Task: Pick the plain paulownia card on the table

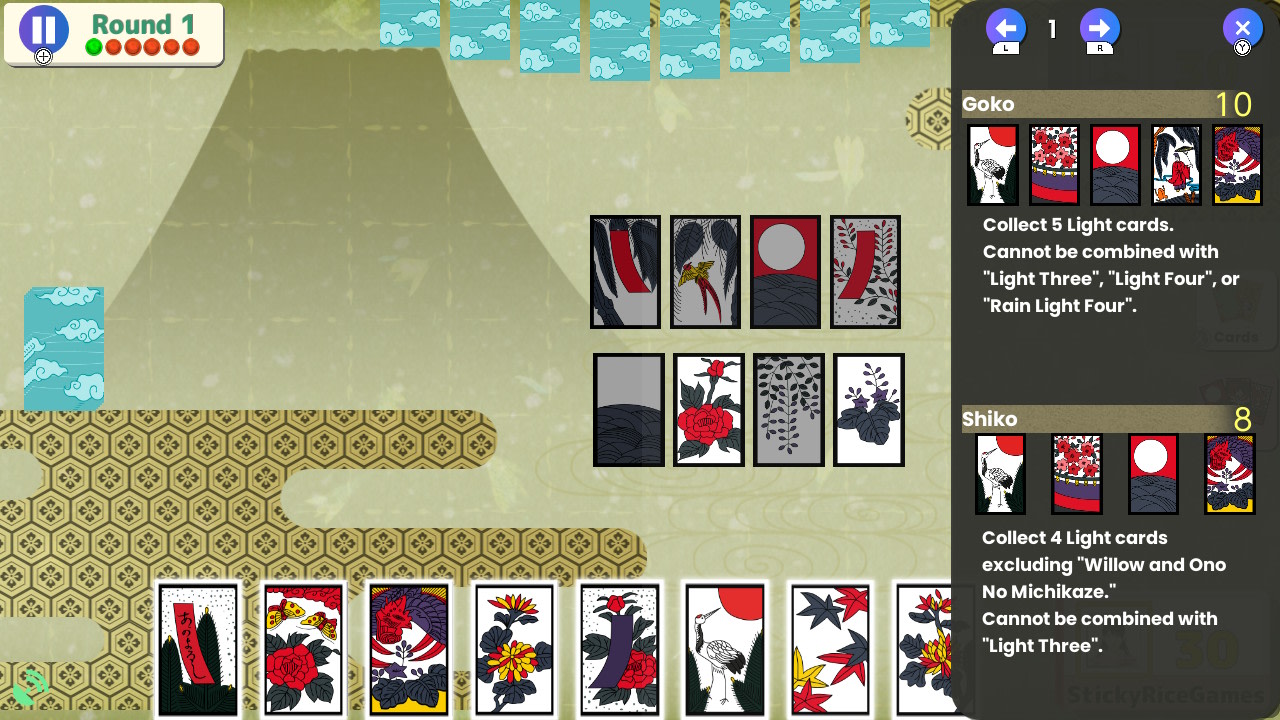Action: [x=869, y=410]
